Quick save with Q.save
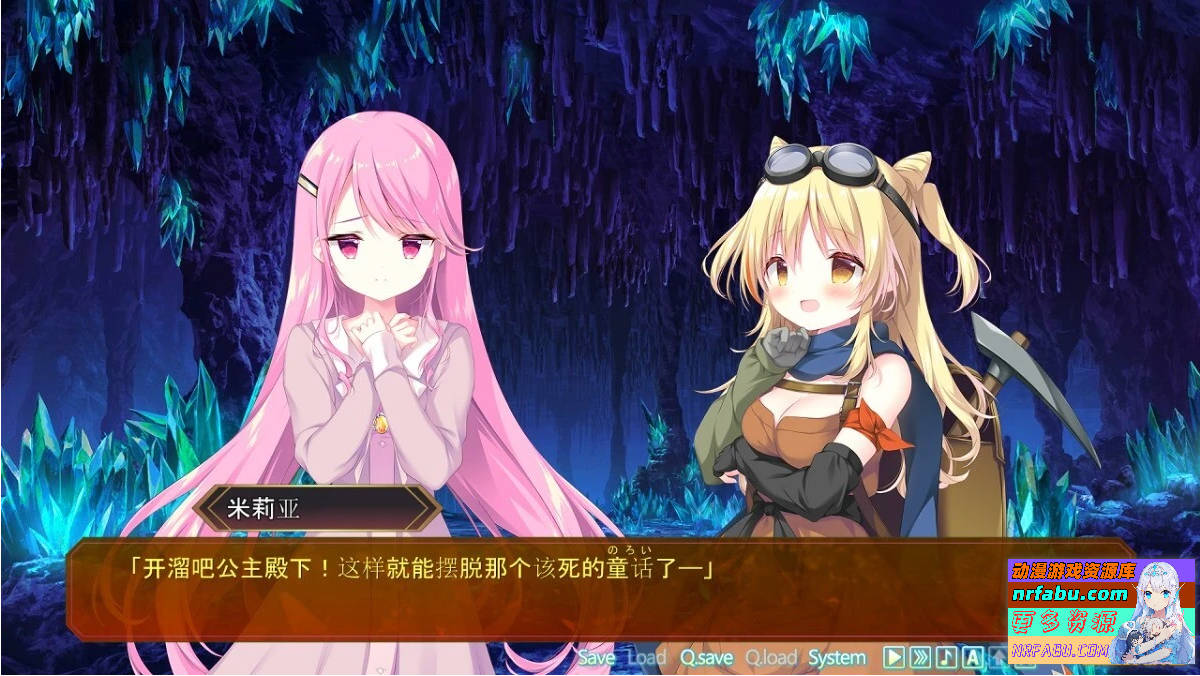This screenshot has width=1200, height=676. (706, 657)
